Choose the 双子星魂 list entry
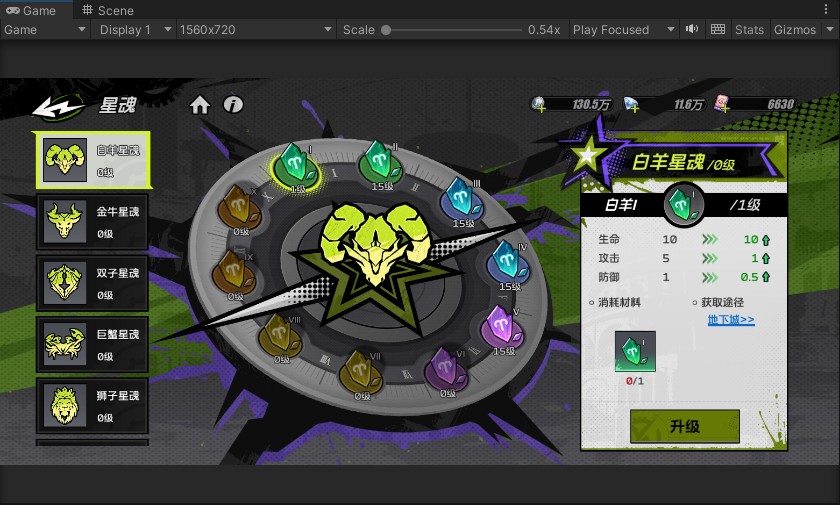 click(x=92, y=283)
